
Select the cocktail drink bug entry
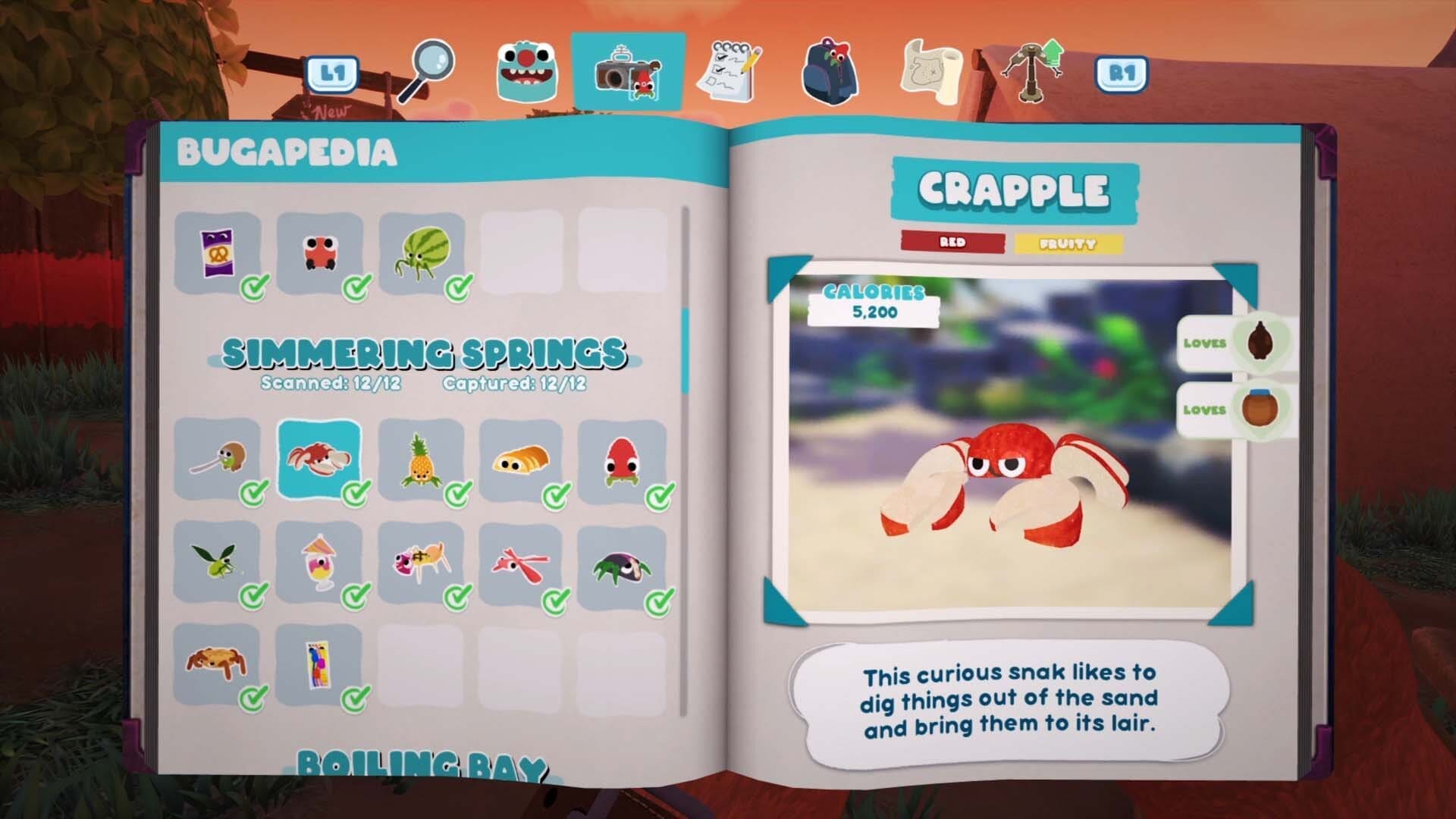(x=319, y=563)
